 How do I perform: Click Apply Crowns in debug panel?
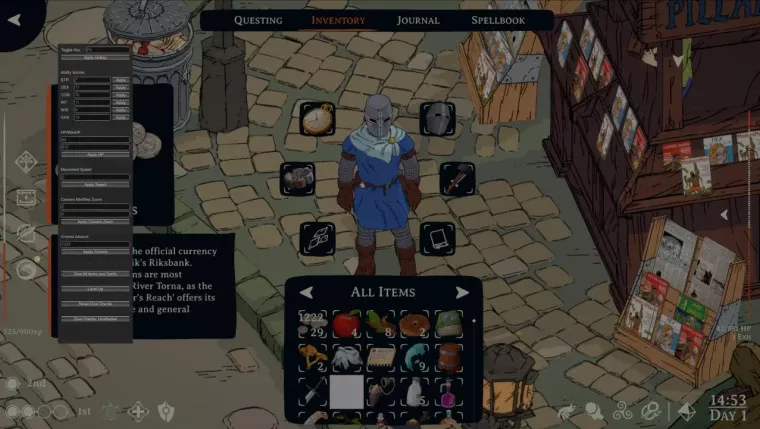(x=95, y=250)
